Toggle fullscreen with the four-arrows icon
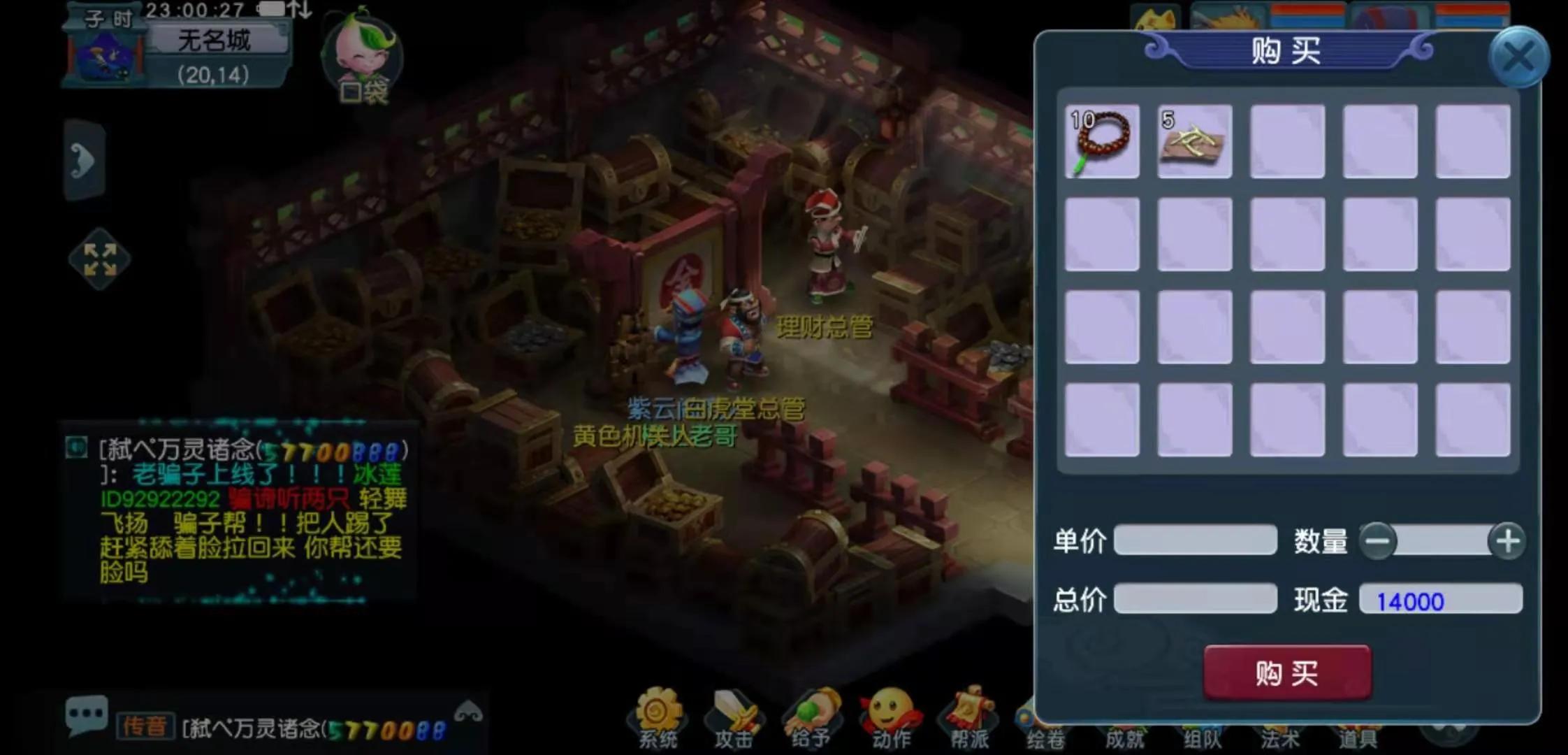The width and height of the screenshot is (1568, 755). (100, 259)
